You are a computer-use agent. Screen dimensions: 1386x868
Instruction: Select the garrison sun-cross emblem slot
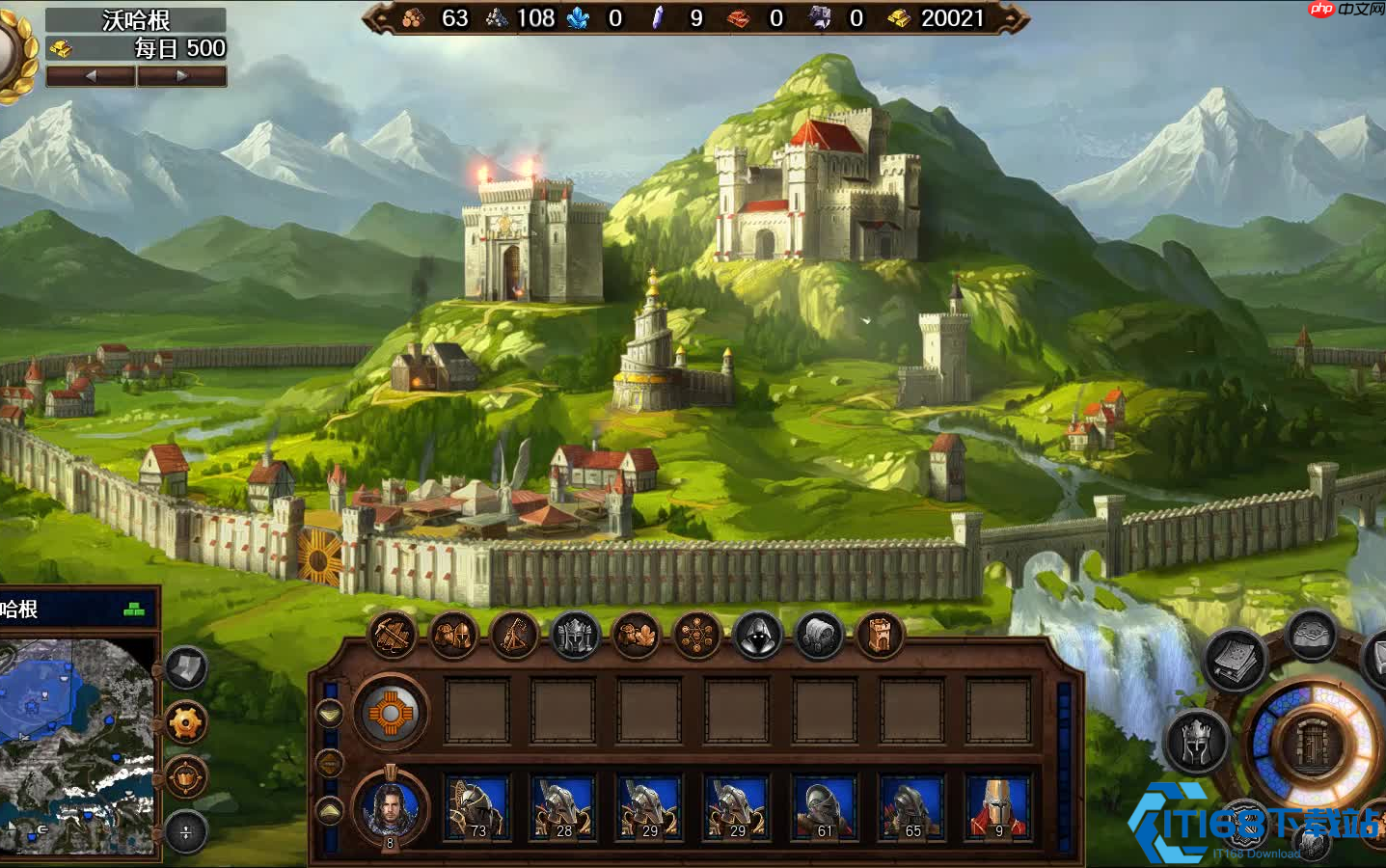point(391,715)
